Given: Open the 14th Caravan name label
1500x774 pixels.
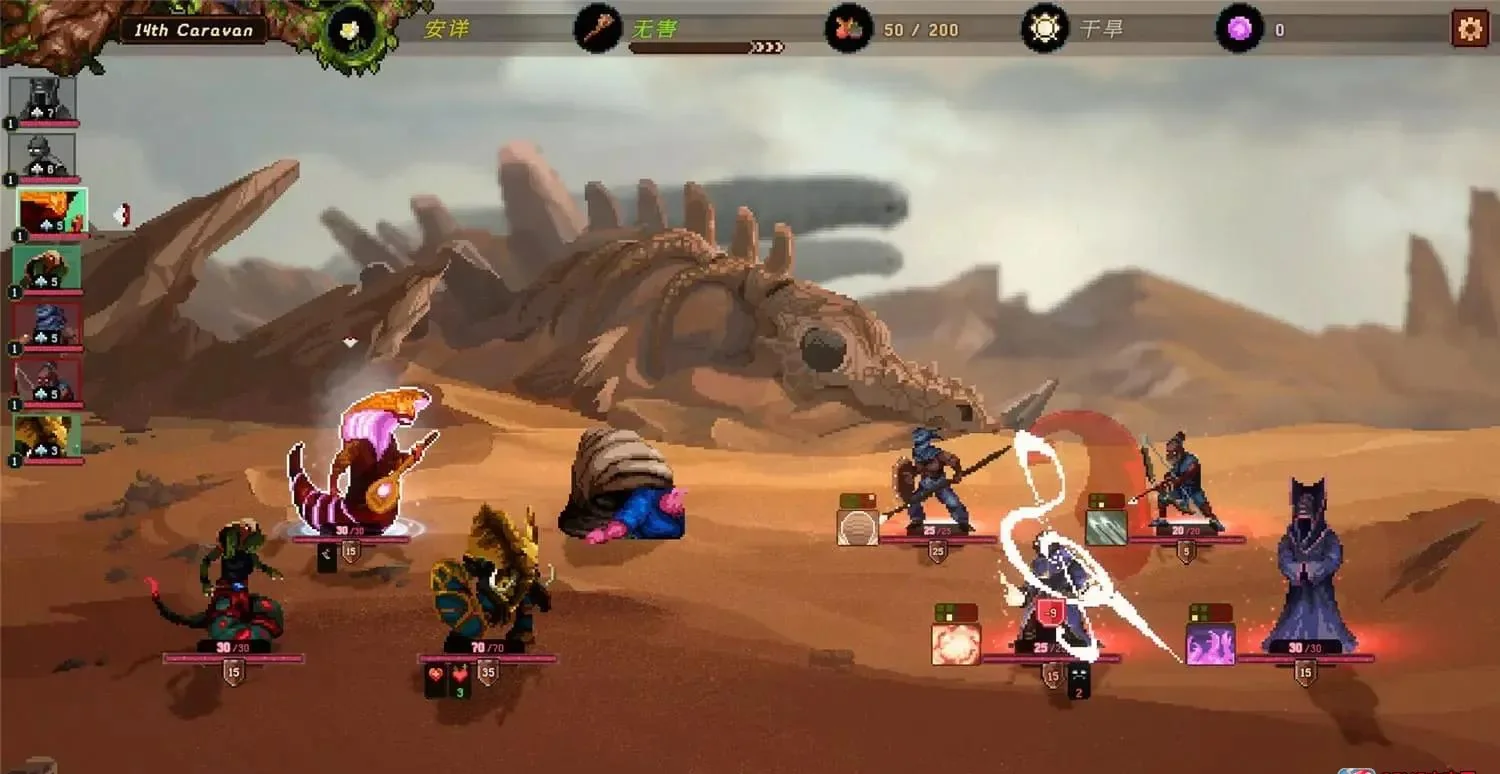Looking at the screenshot, I should (193, 30).
